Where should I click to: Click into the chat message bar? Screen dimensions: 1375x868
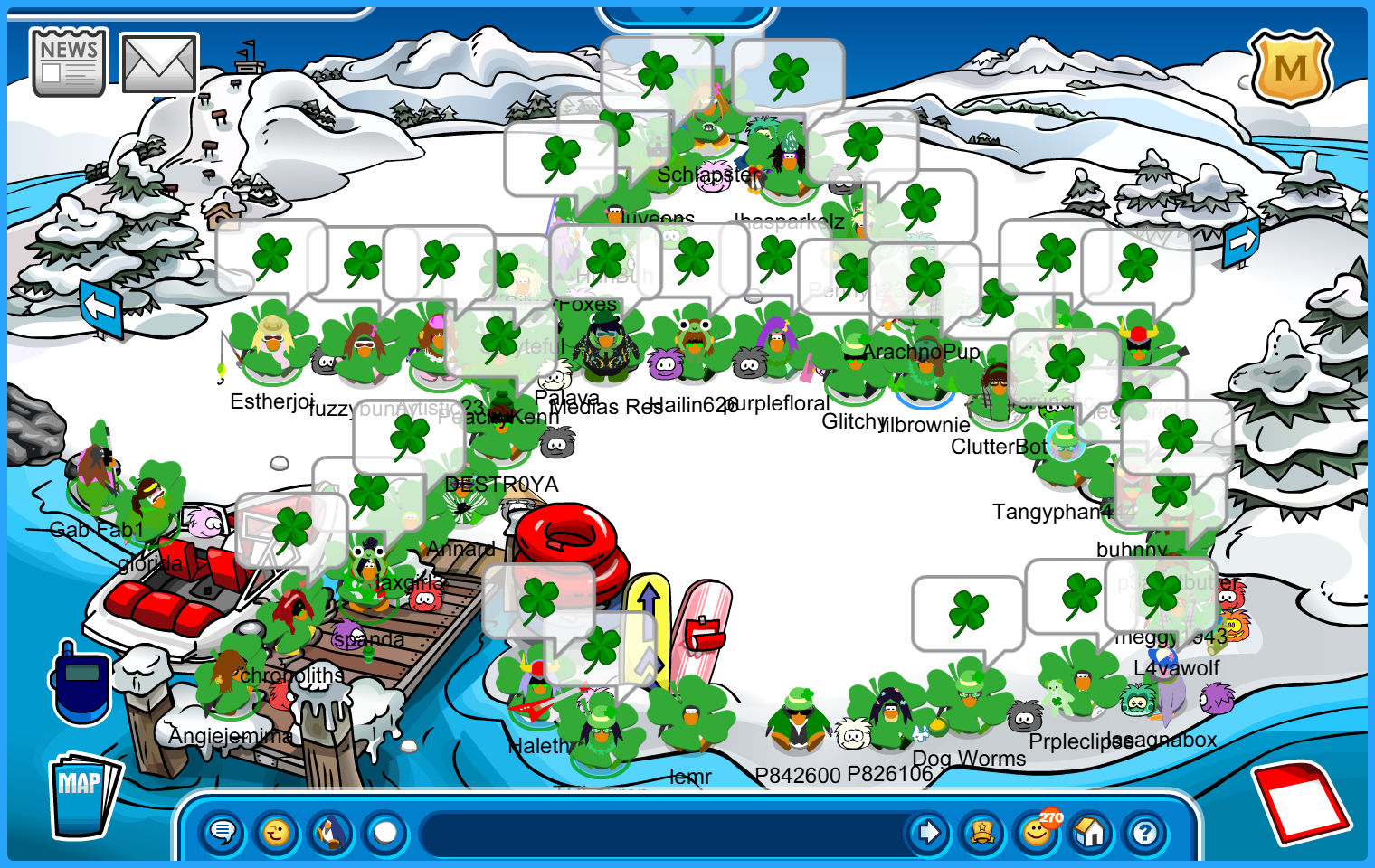tap(660, 832)
